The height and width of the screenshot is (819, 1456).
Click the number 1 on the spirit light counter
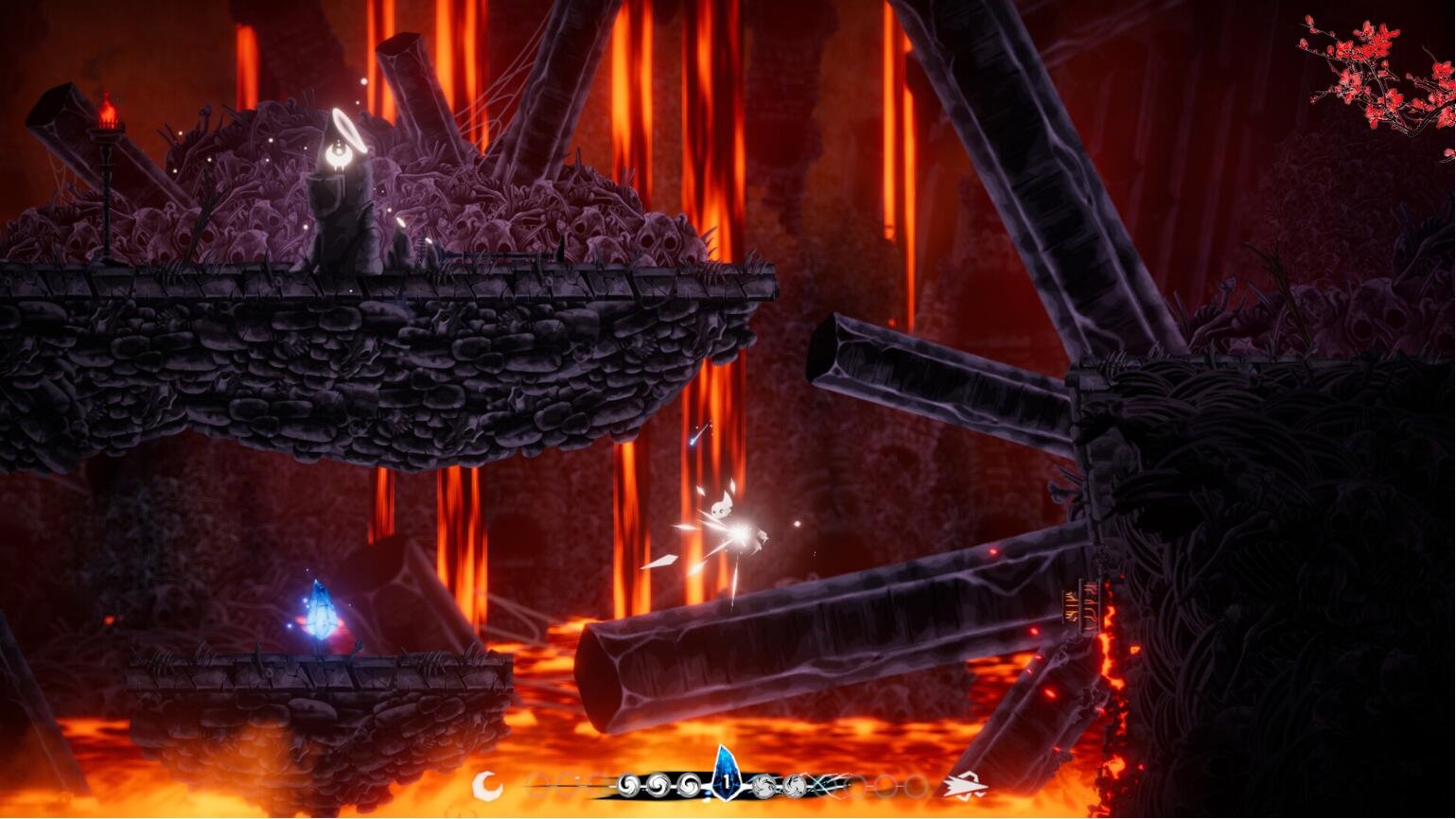727,781
